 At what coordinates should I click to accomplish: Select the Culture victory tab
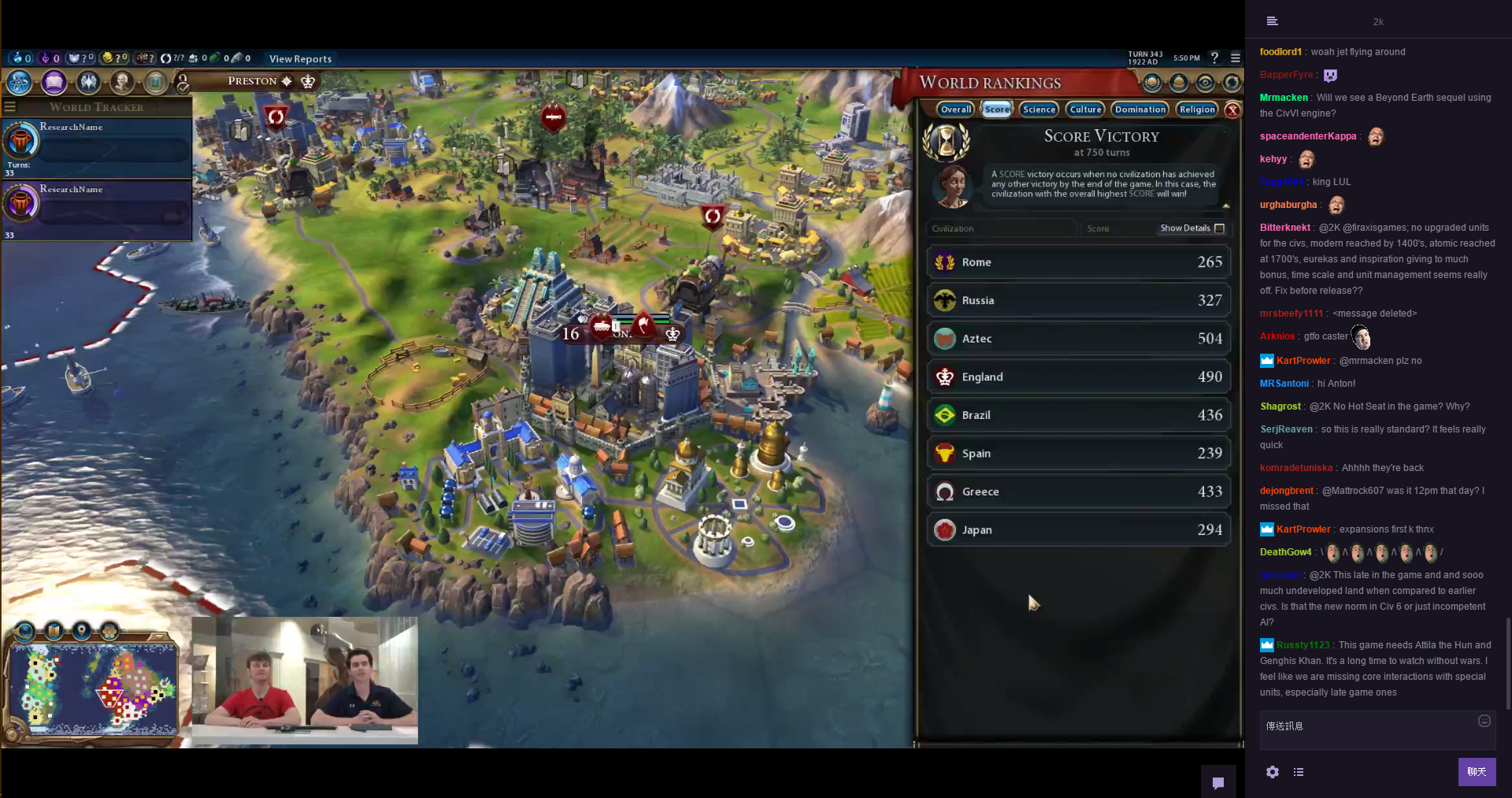pyautogui.click(x=1085, y=109)
